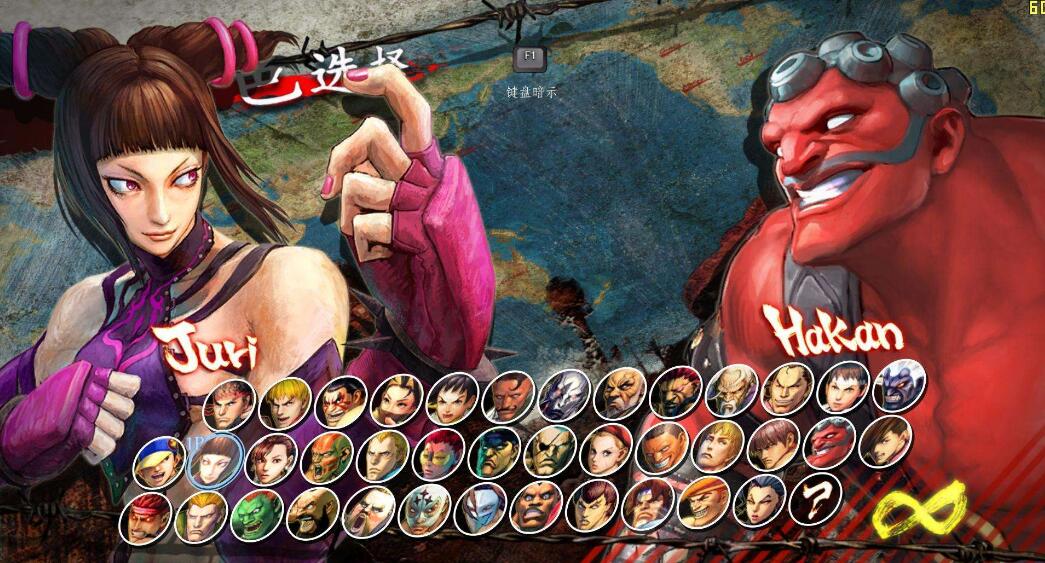Select El Fuerte's masked luchador portrait
This screenshot has height=563, width=1045.
[x=424, y=510]
